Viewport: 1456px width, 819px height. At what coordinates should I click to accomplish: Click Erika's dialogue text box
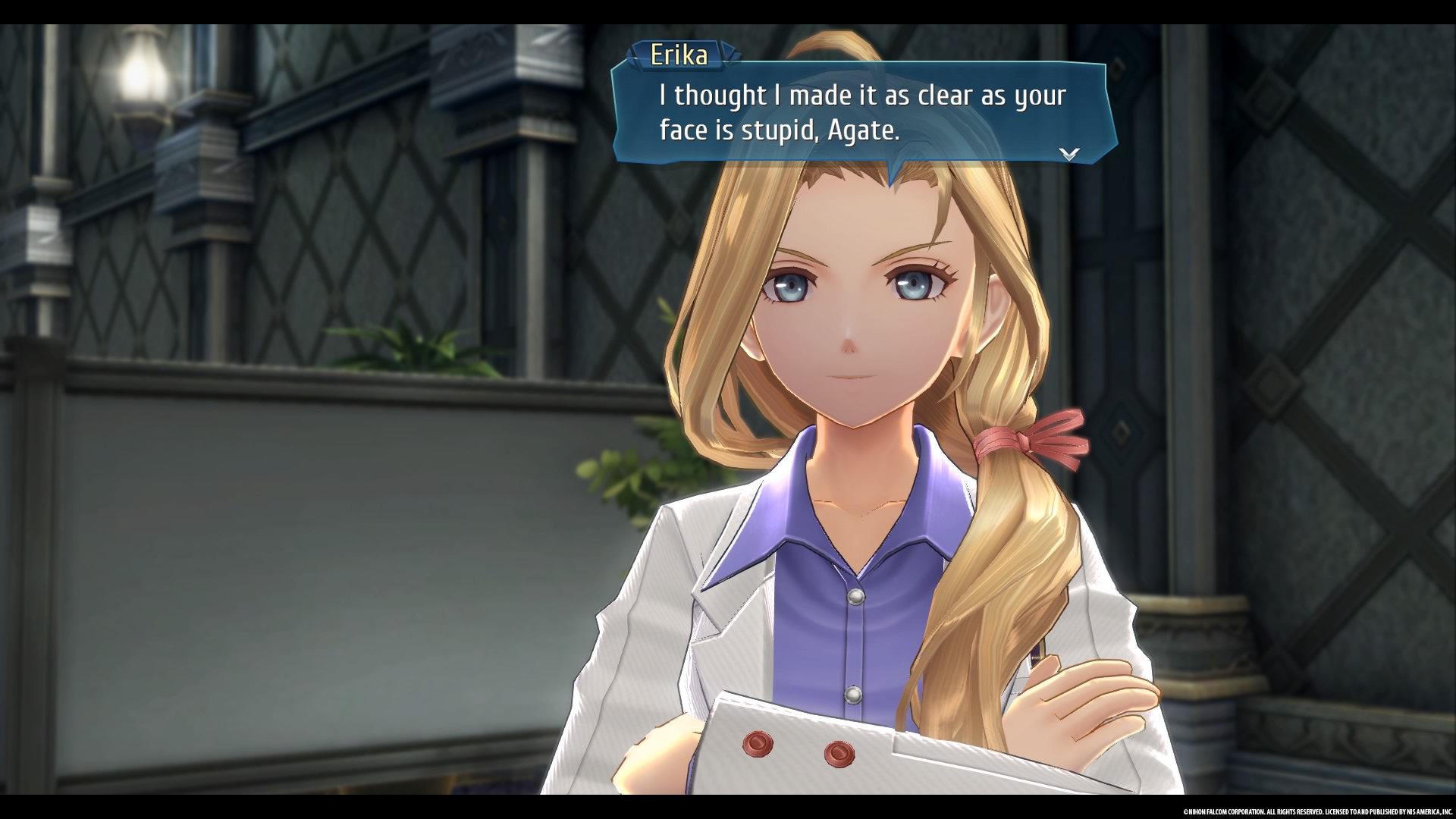point(863,114)
